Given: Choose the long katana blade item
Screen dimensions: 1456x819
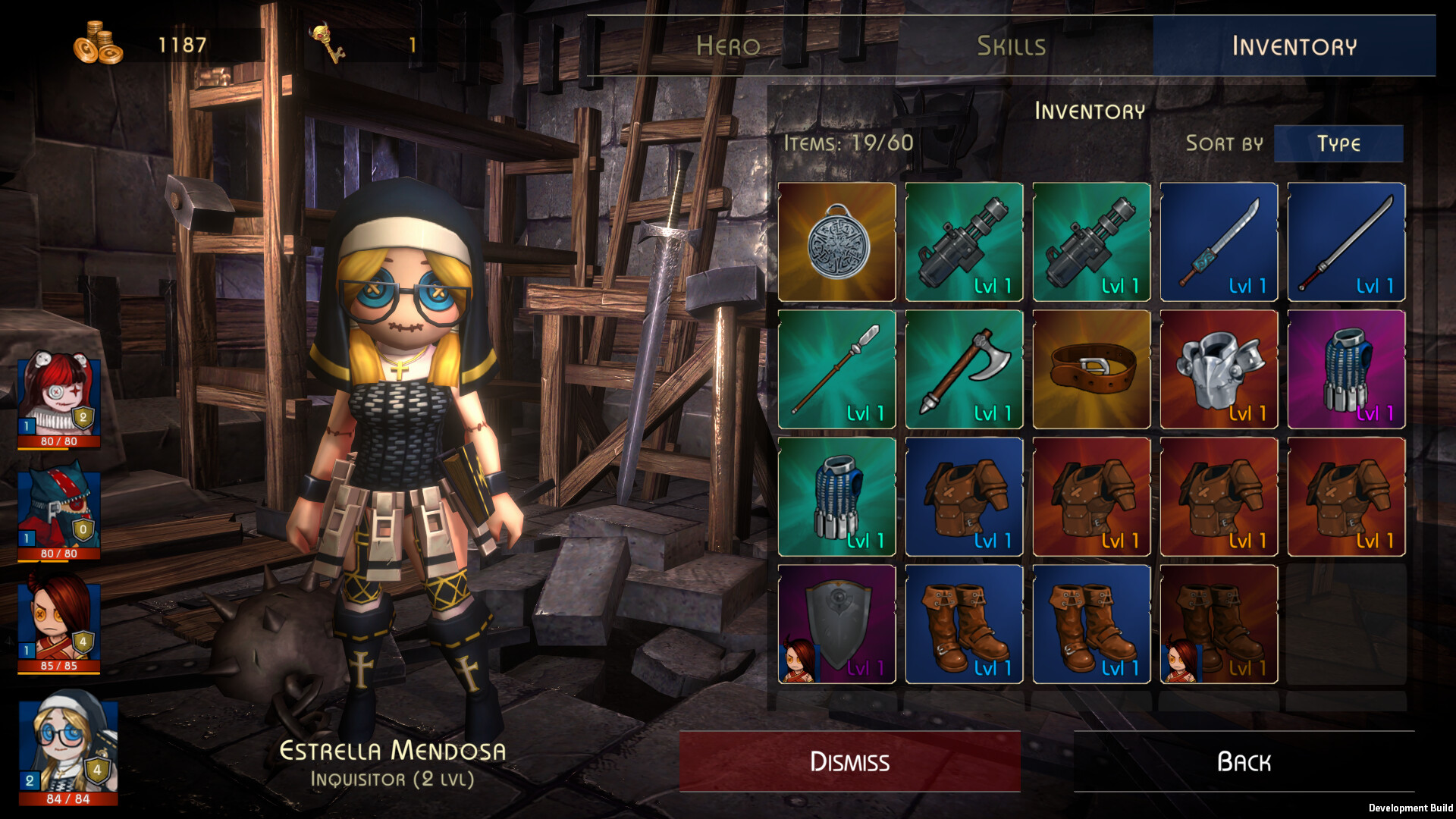Looking at the screenshot, I should tap(1346, 242).
